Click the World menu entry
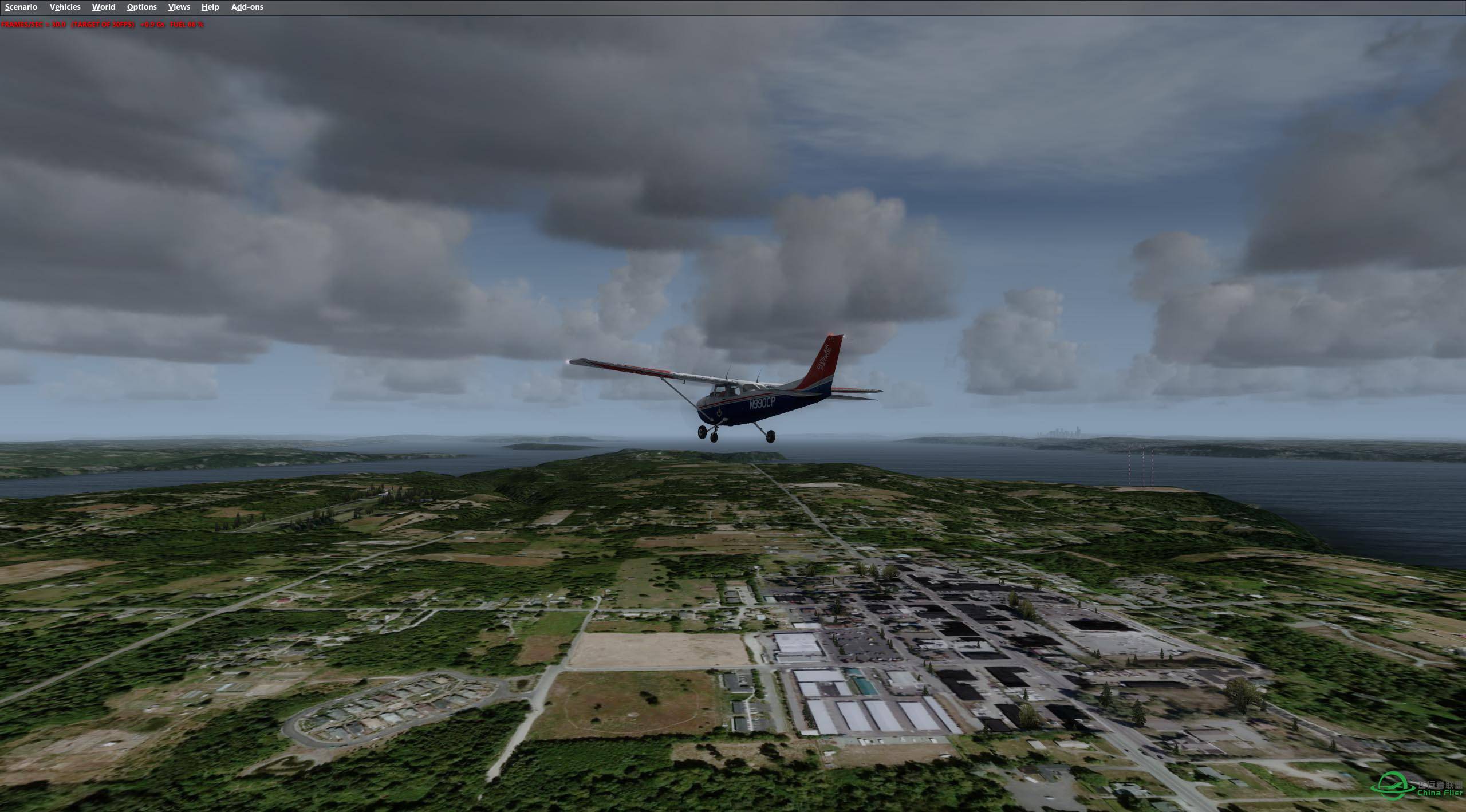 104,7
